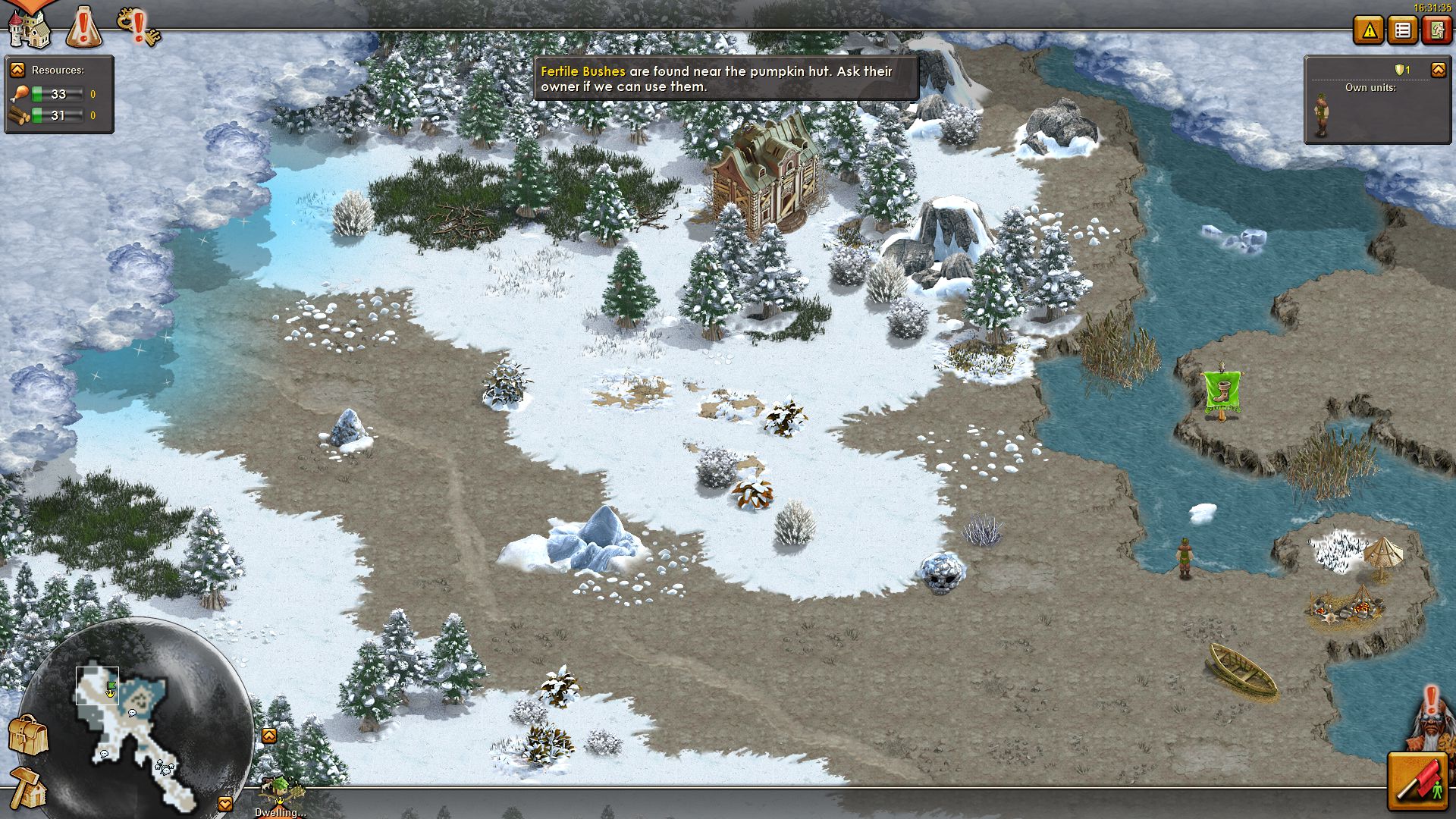Collapse the Own units panel

pyautogui.click(x=1438, y=70)
